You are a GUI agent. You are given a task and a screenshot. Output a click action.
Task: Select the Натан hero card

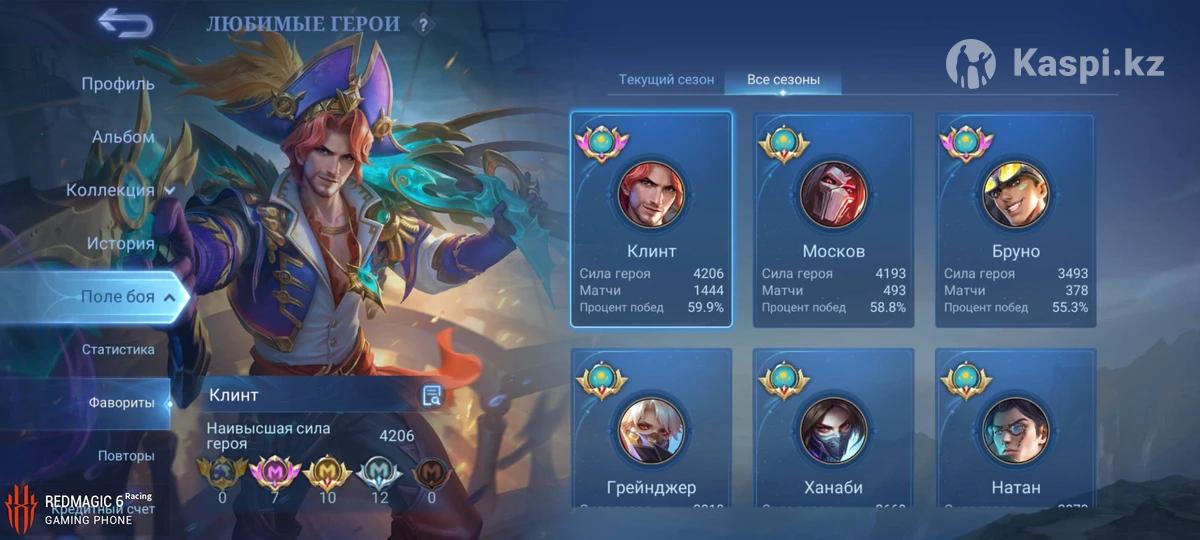(1015, 427)
